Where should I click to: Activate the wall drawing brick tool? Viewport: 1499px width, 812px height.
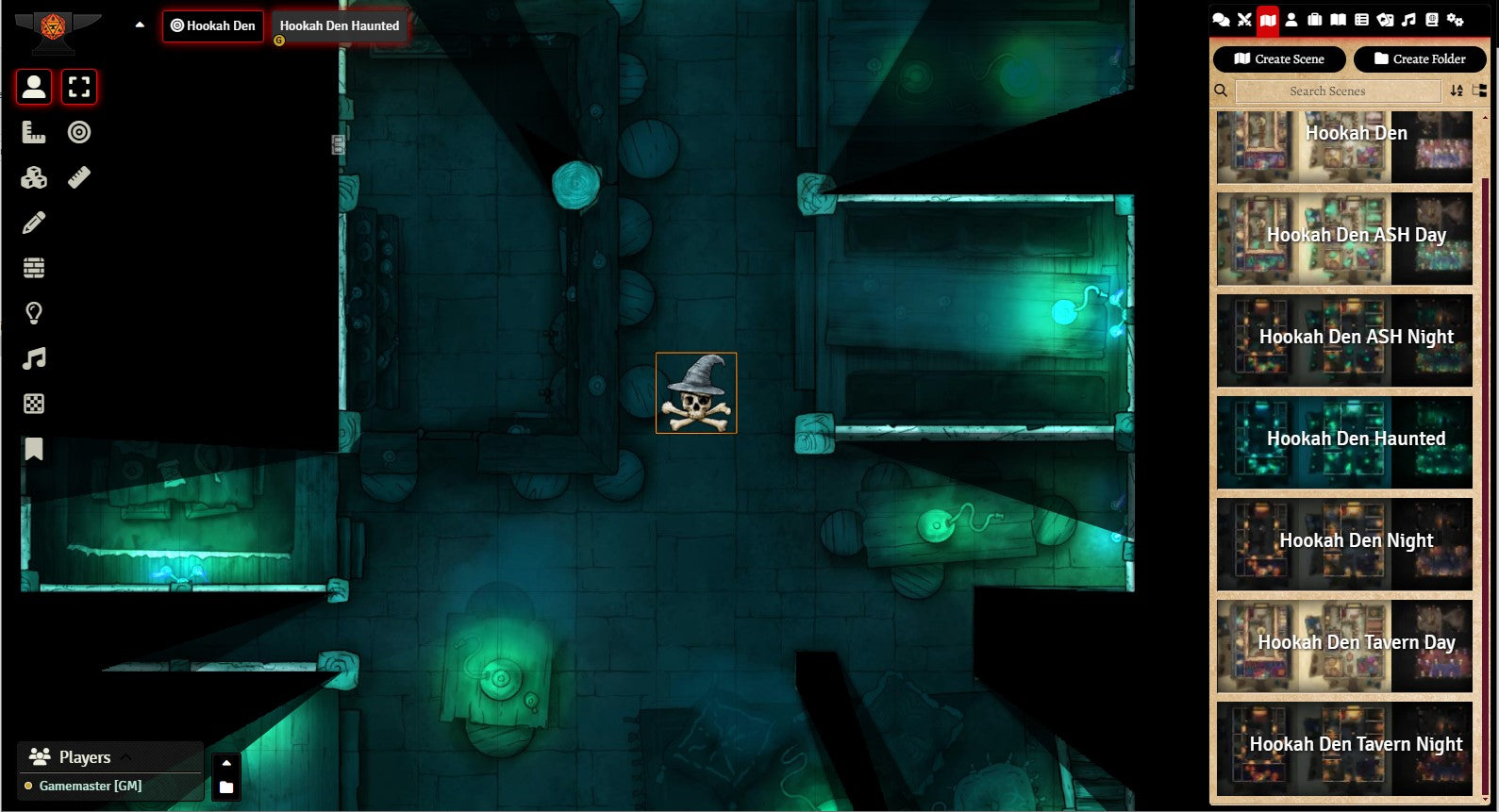pyautogui.click(x=34, y=268)
